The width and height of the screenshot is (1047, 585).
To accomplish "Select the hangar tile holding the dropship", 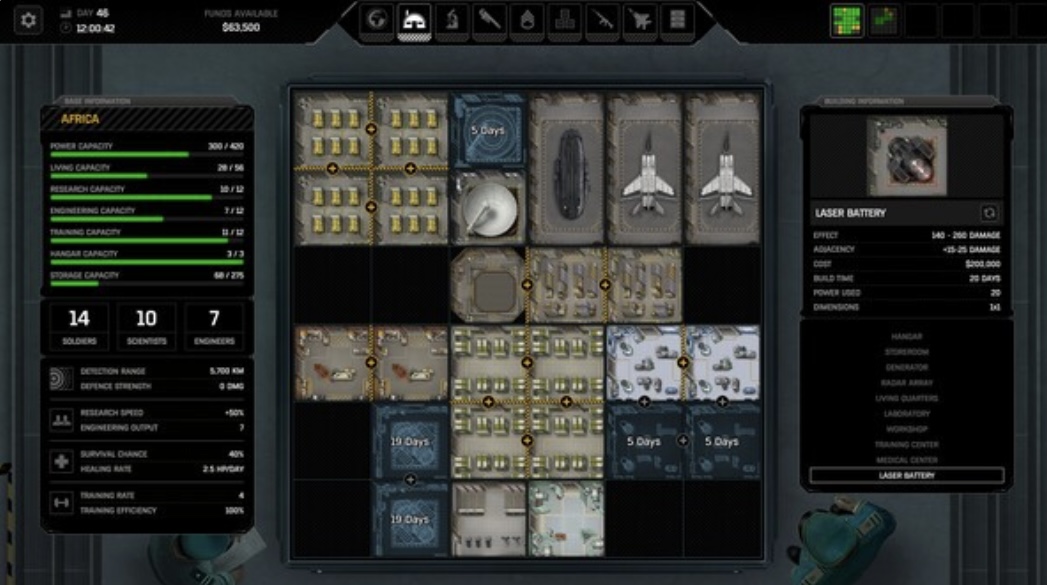I will click(x=567, y=170).
